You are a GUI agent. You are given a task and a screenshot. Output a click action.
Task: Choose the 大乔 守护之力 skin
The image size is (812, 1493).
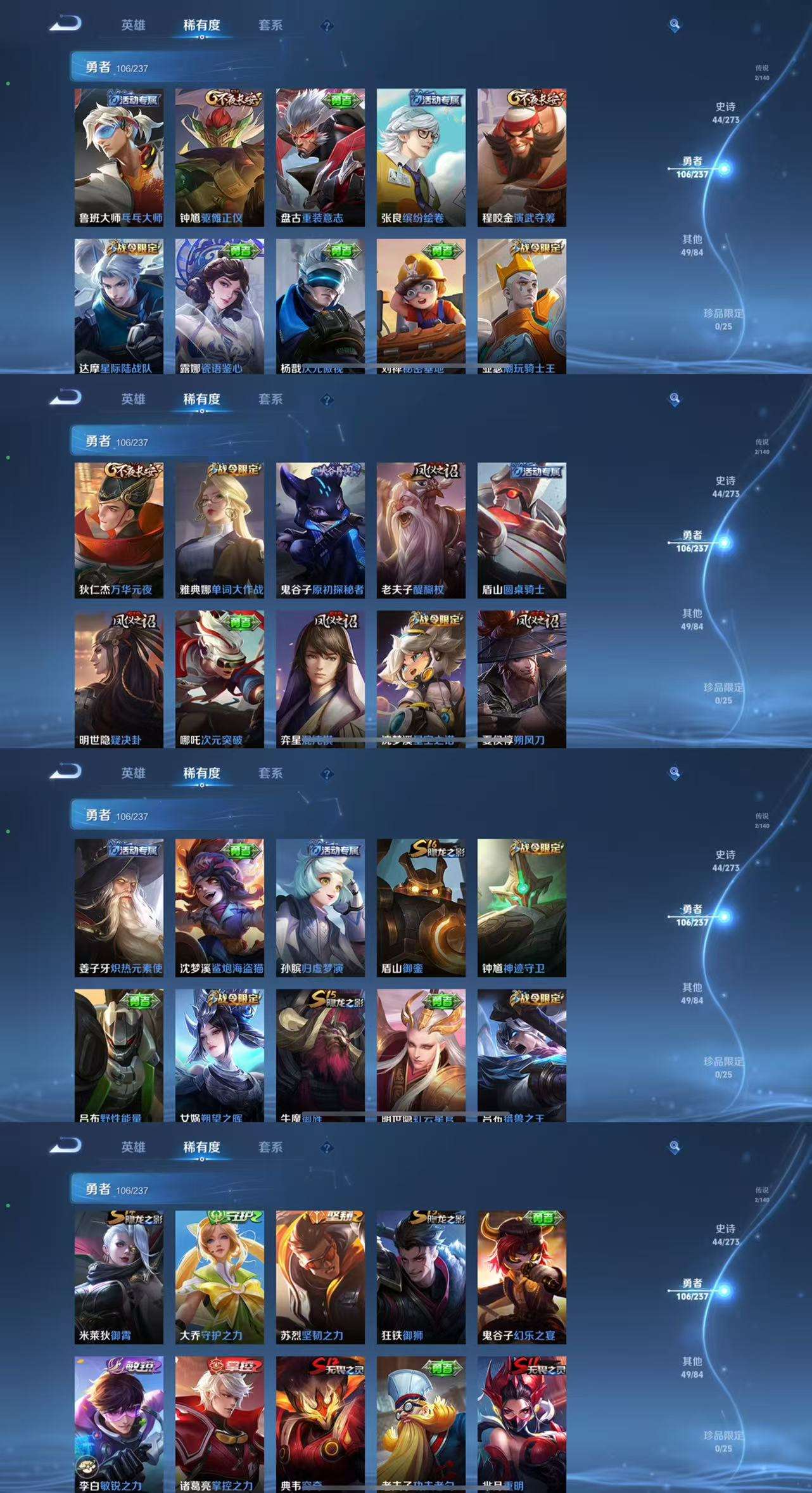coord(219,1277)
